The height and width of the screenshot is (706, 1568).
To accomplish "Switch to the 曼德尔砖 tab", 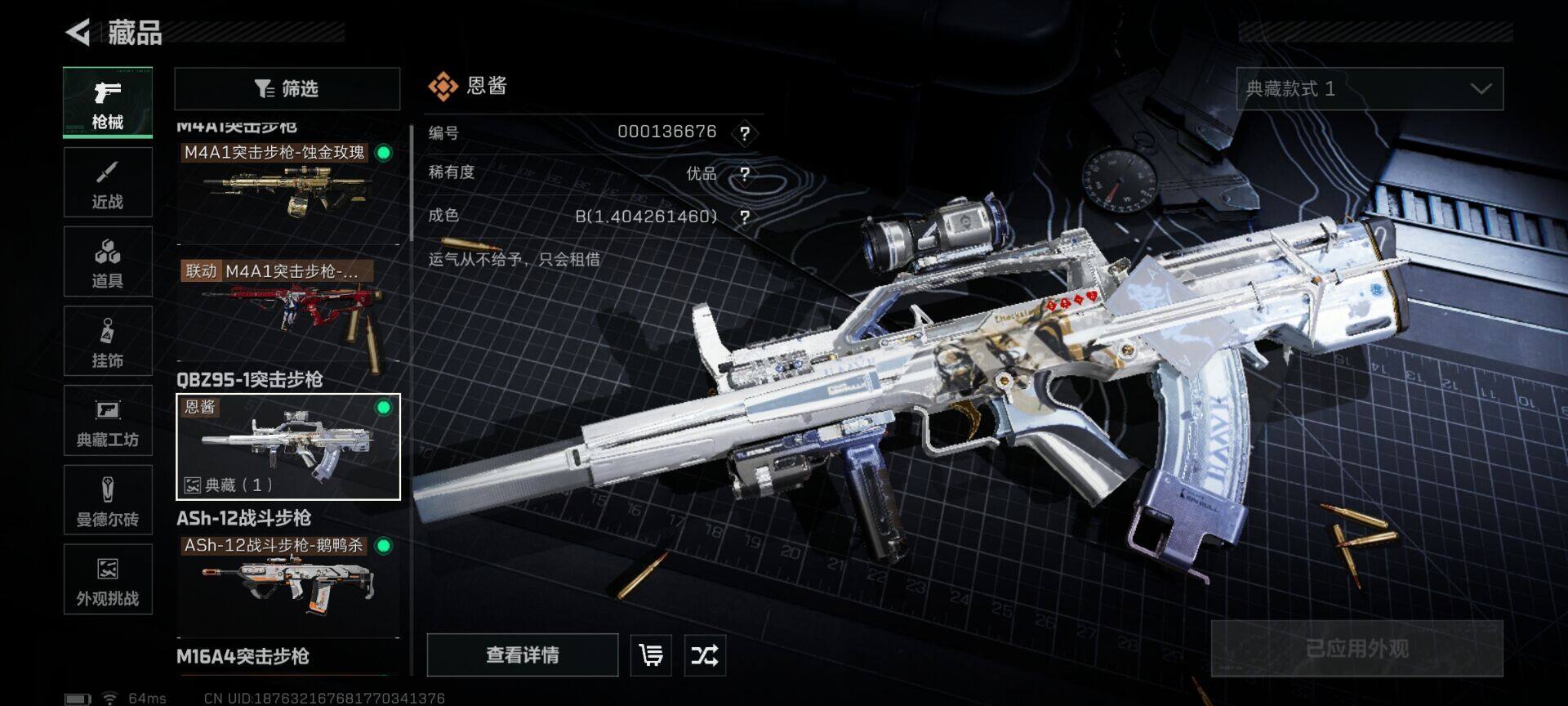I will (x=108, y=499).
